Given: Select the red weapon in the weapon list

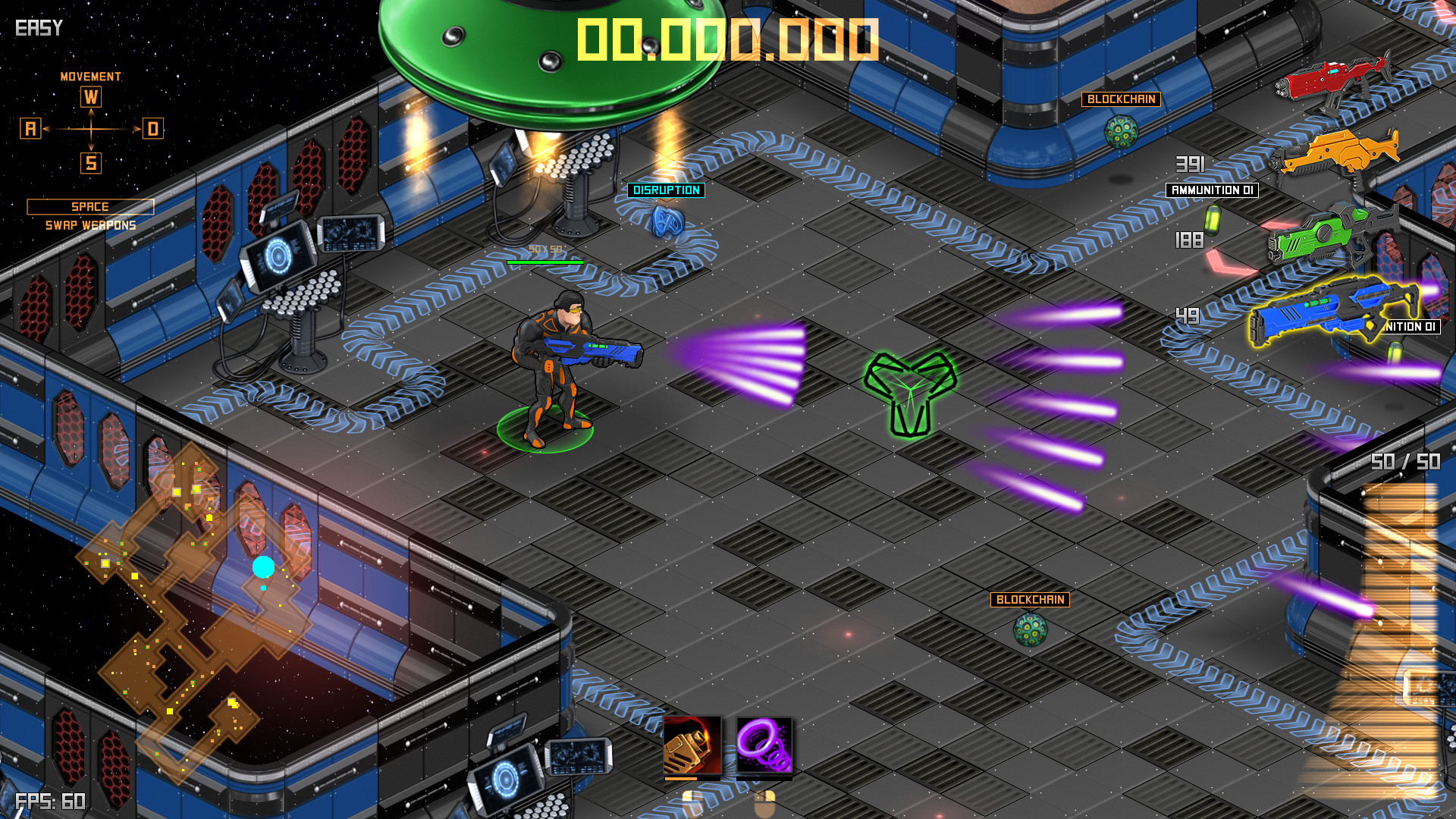Looking at the screenshot, I should click(1332, 80).
